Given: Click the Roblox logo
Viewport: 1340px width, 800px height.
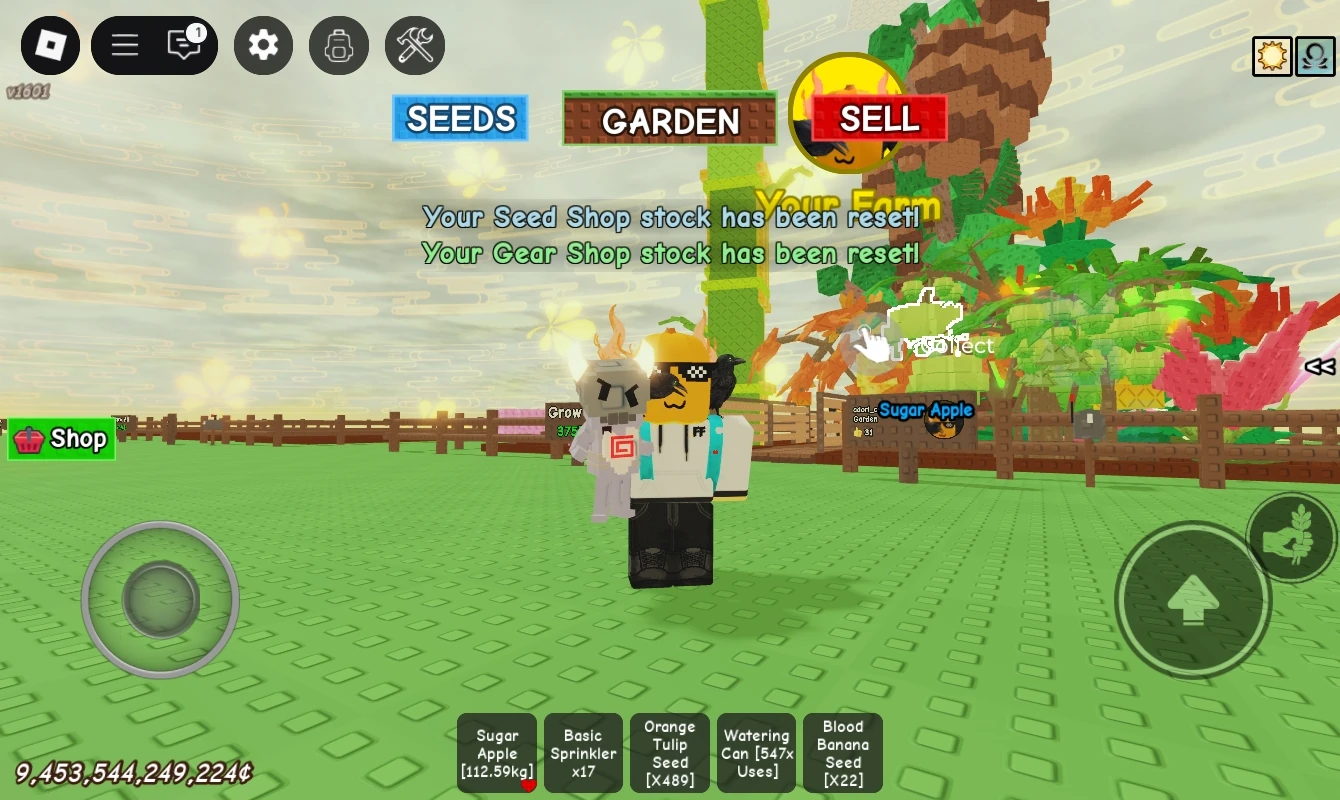Looking at the screenshot, I should tap(49, 45).
